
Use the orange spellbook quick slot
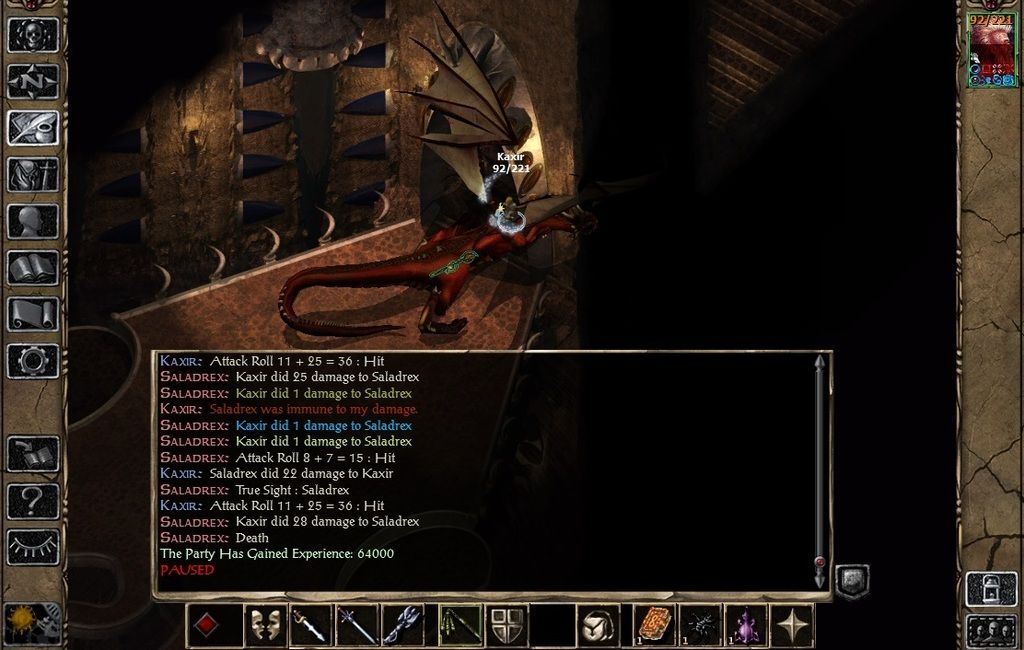tap(656, 625)
